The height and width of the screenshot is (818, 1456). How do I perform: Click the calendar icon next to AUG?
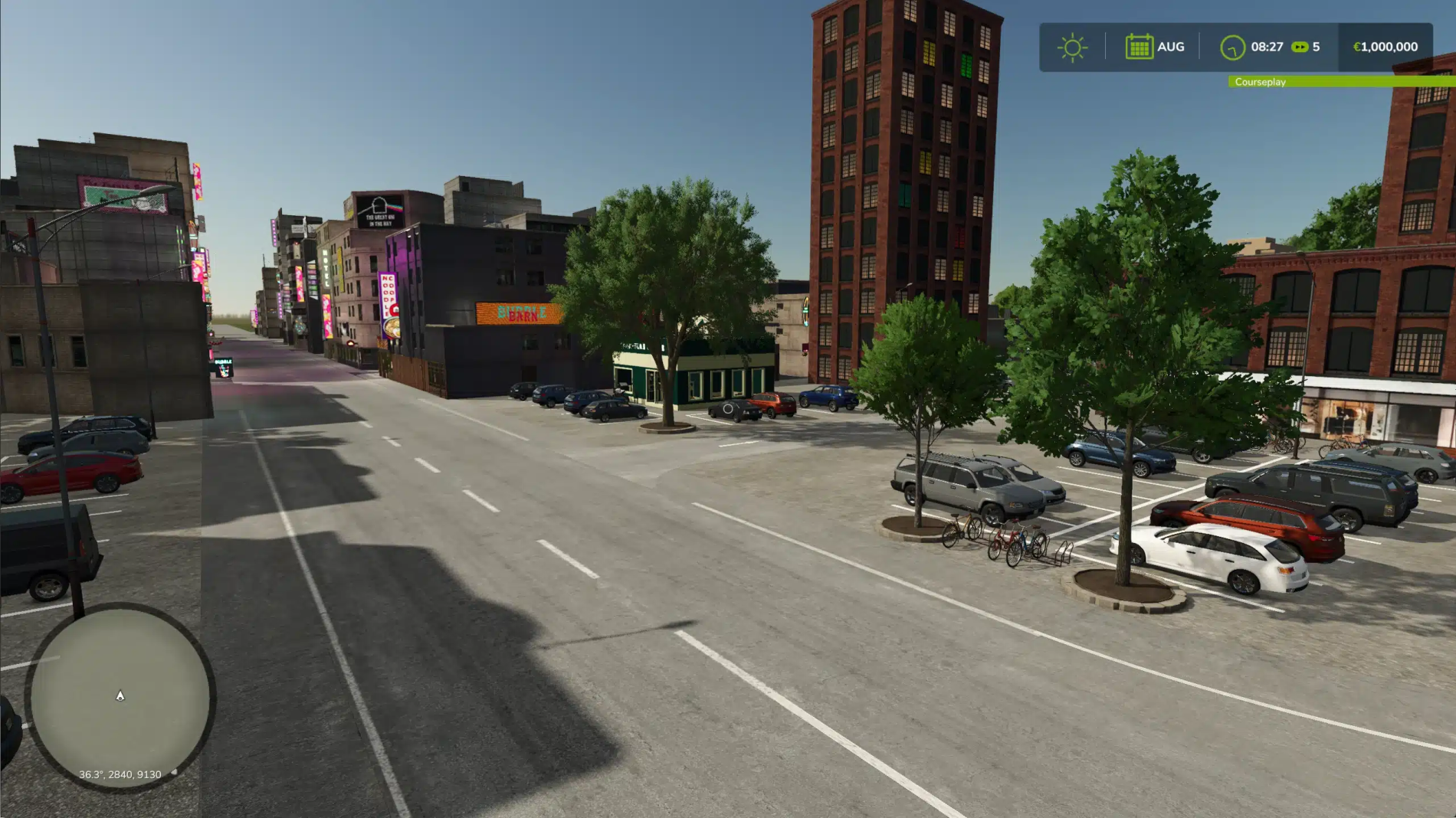tap(1140, 46)
